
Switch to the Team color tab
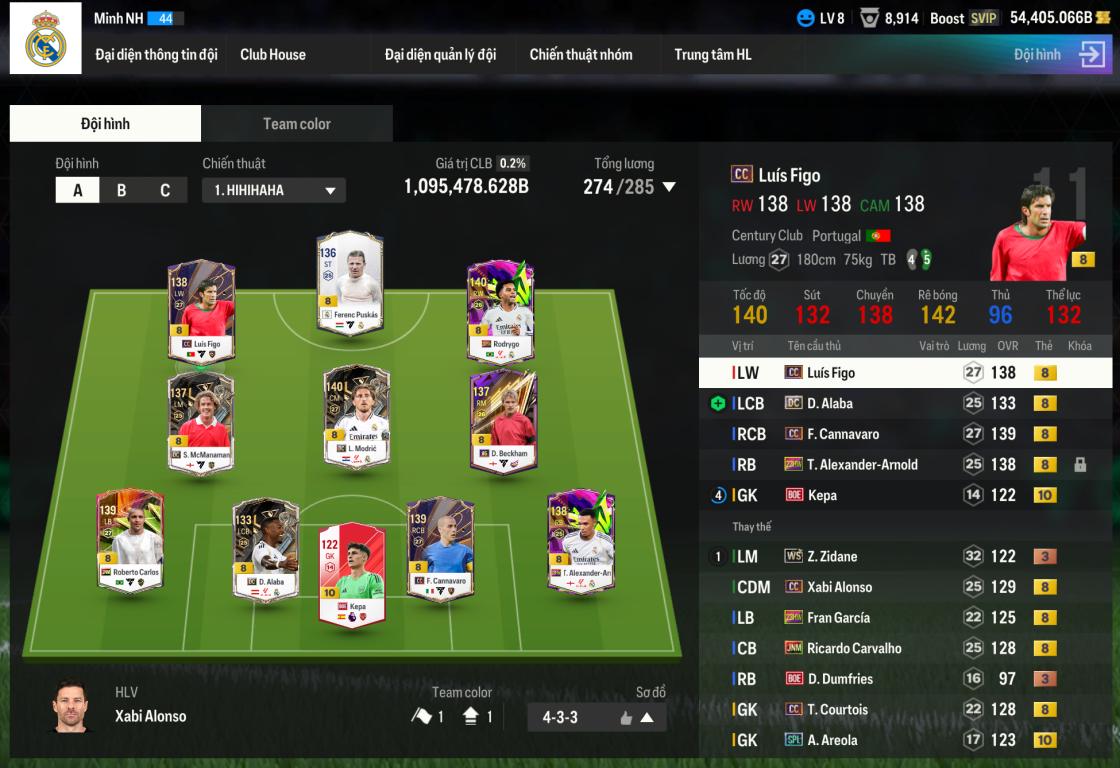296,124
